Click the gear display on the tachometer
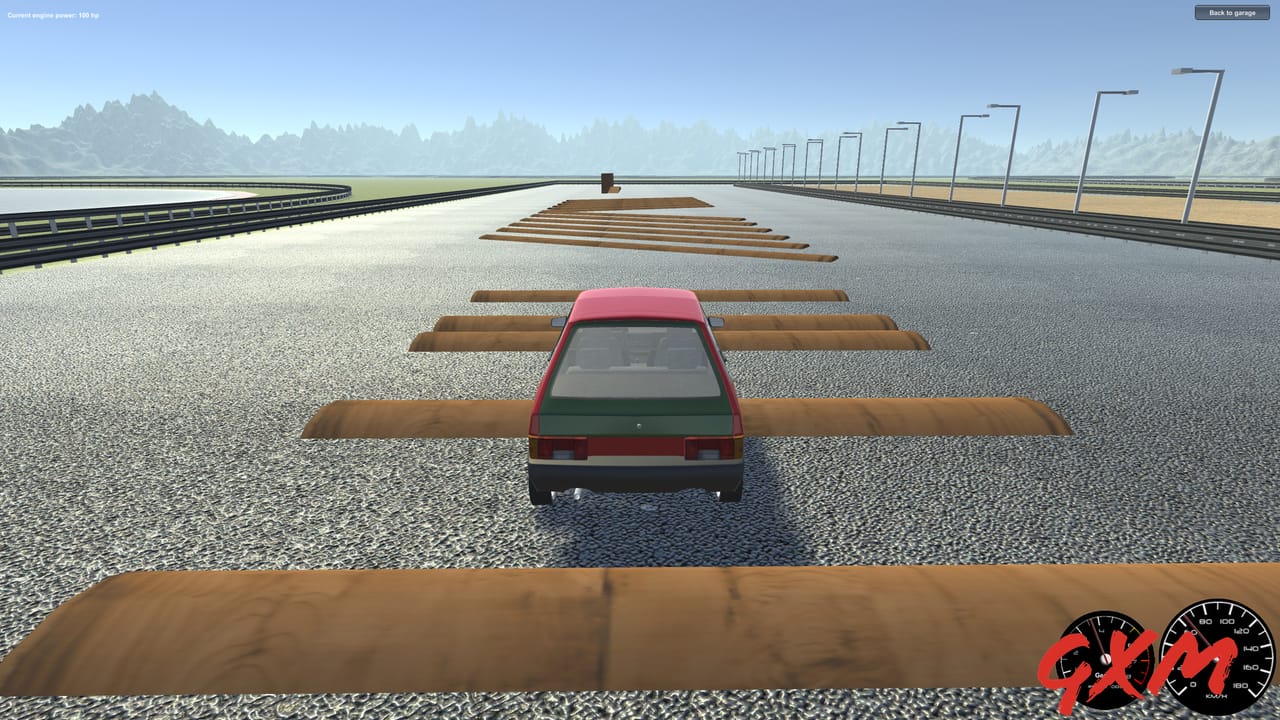 tap(1105, 675)
